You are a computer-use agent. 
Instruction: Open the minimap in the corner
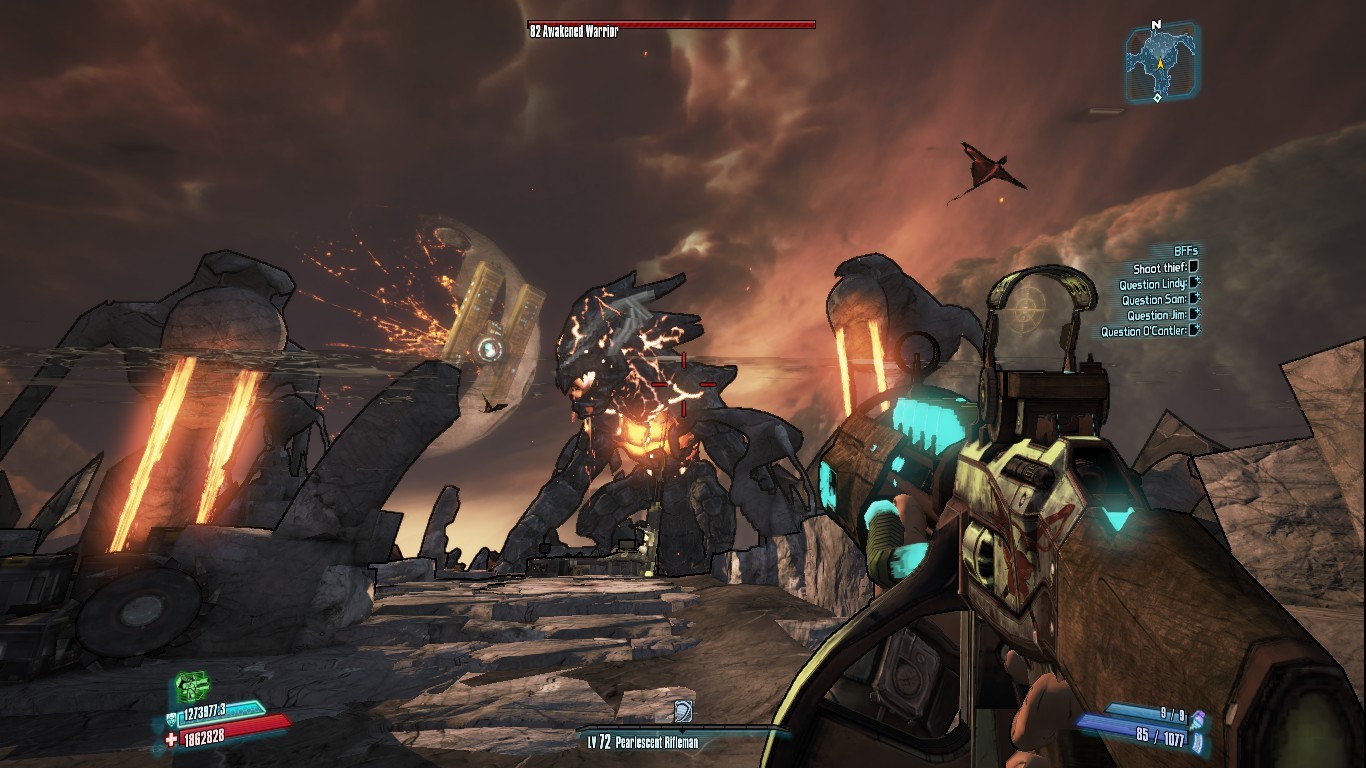pyautogui.click(x=1160, y=62)
